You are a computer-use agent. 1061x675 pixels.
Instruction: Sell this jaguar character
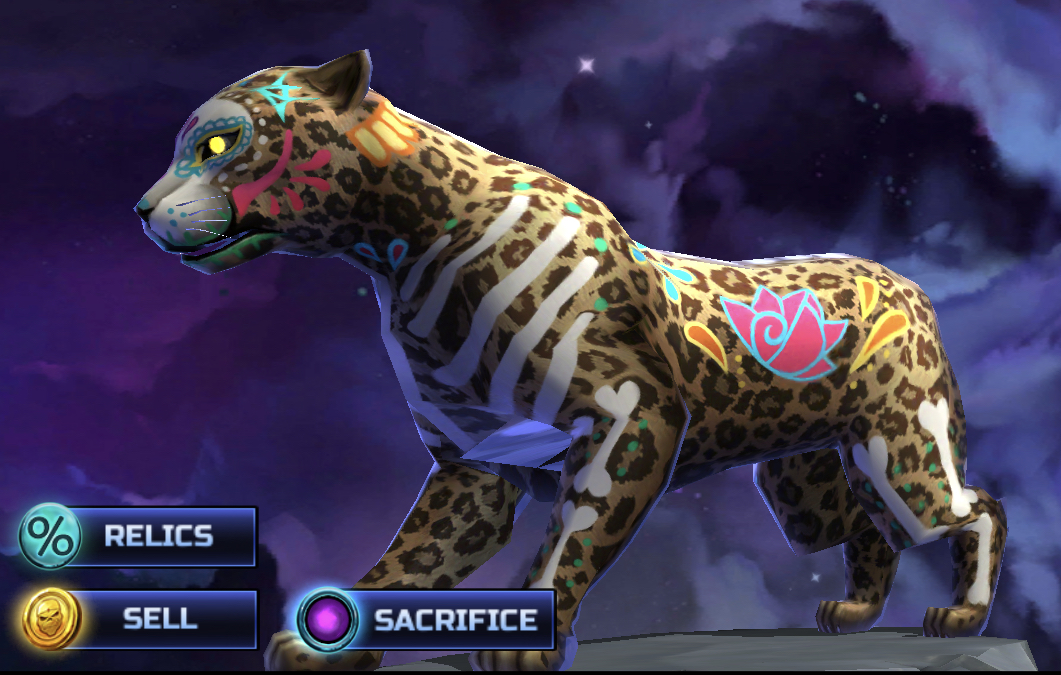tap(138, 619)
